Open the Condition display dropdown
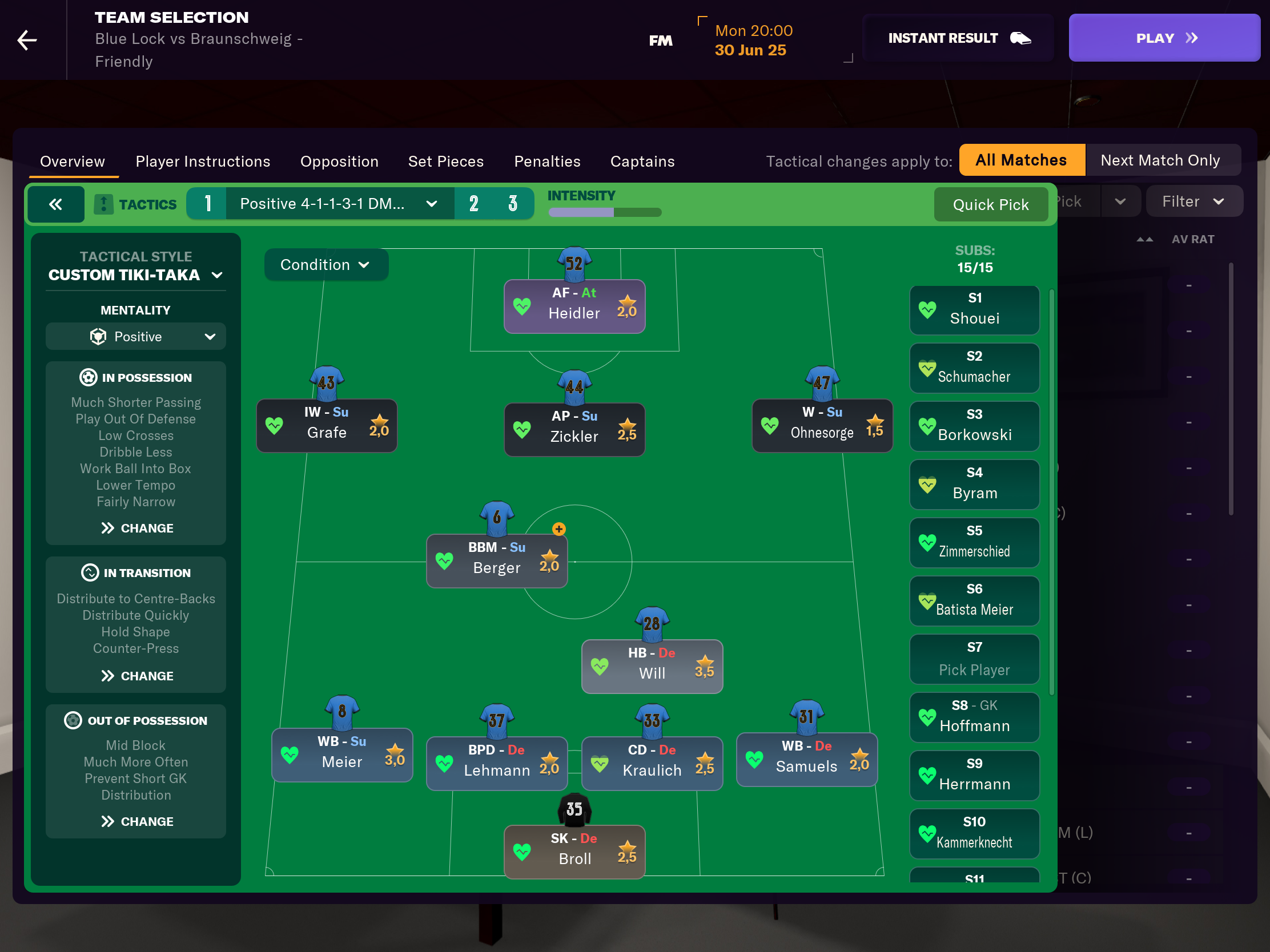Viewport: 1270px width, 952px height. 325,265
